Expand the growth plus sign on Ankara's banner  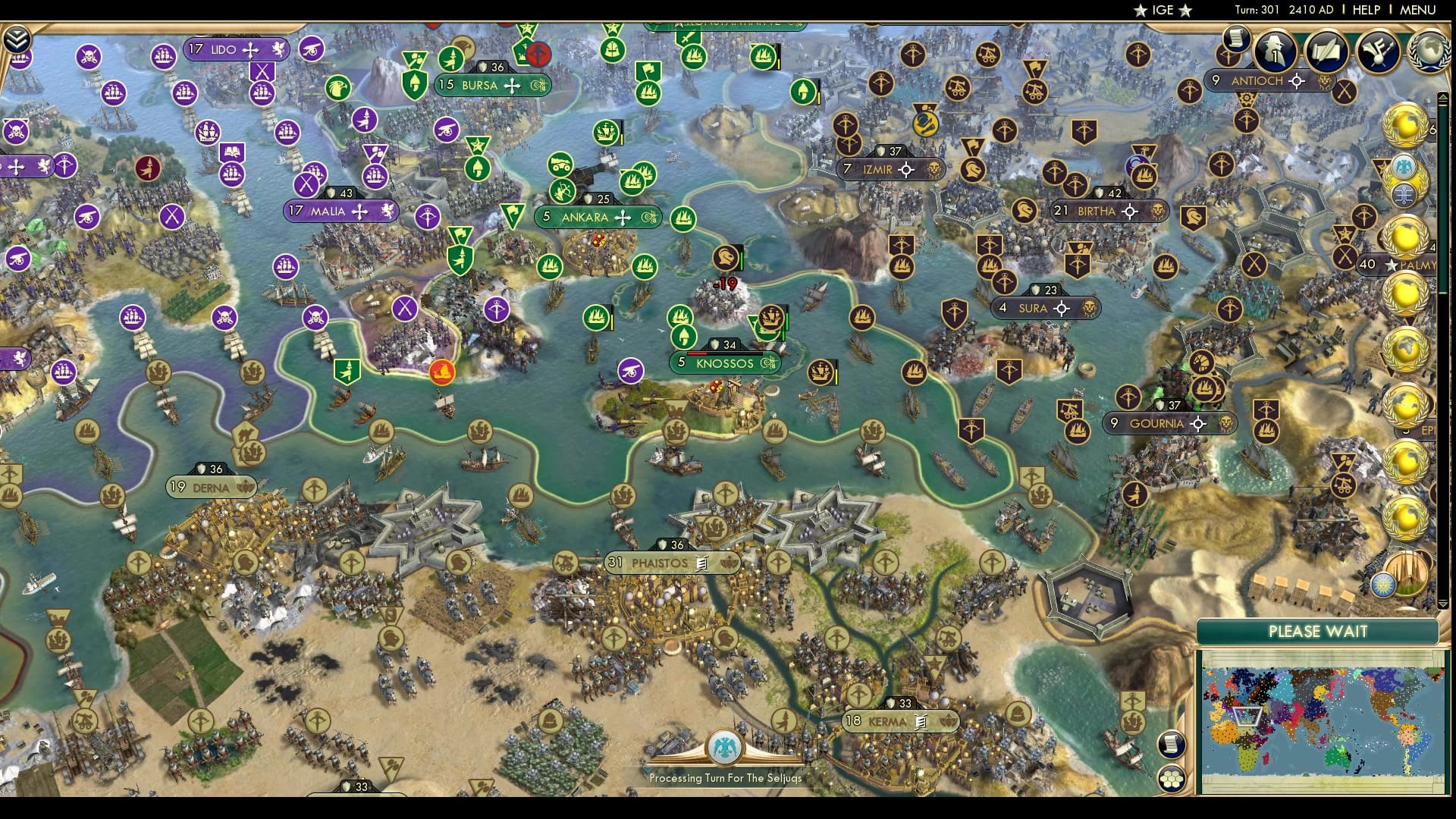click(623, 218)
